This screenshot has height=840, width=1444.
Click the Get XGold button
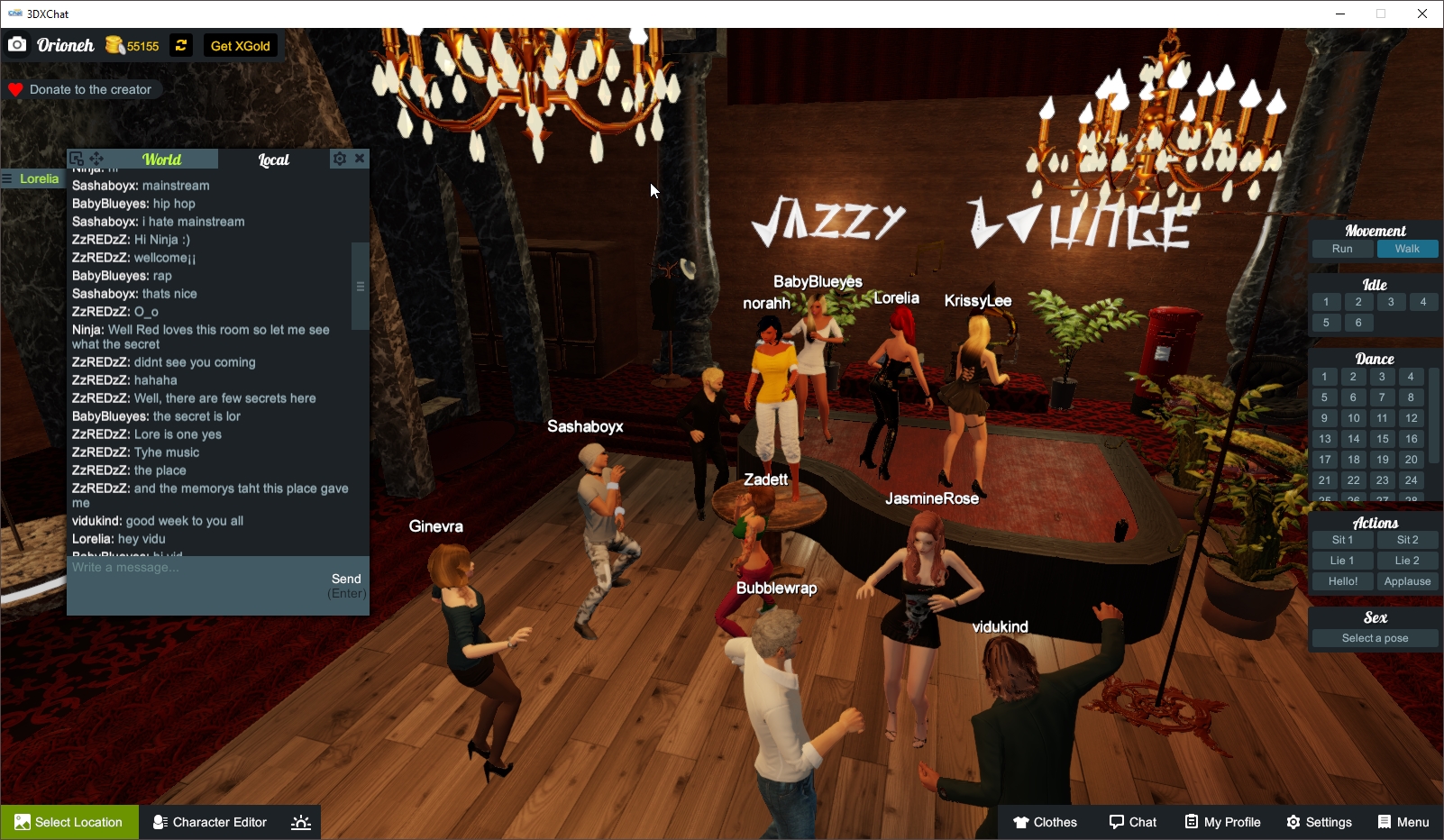coord(240,45)
